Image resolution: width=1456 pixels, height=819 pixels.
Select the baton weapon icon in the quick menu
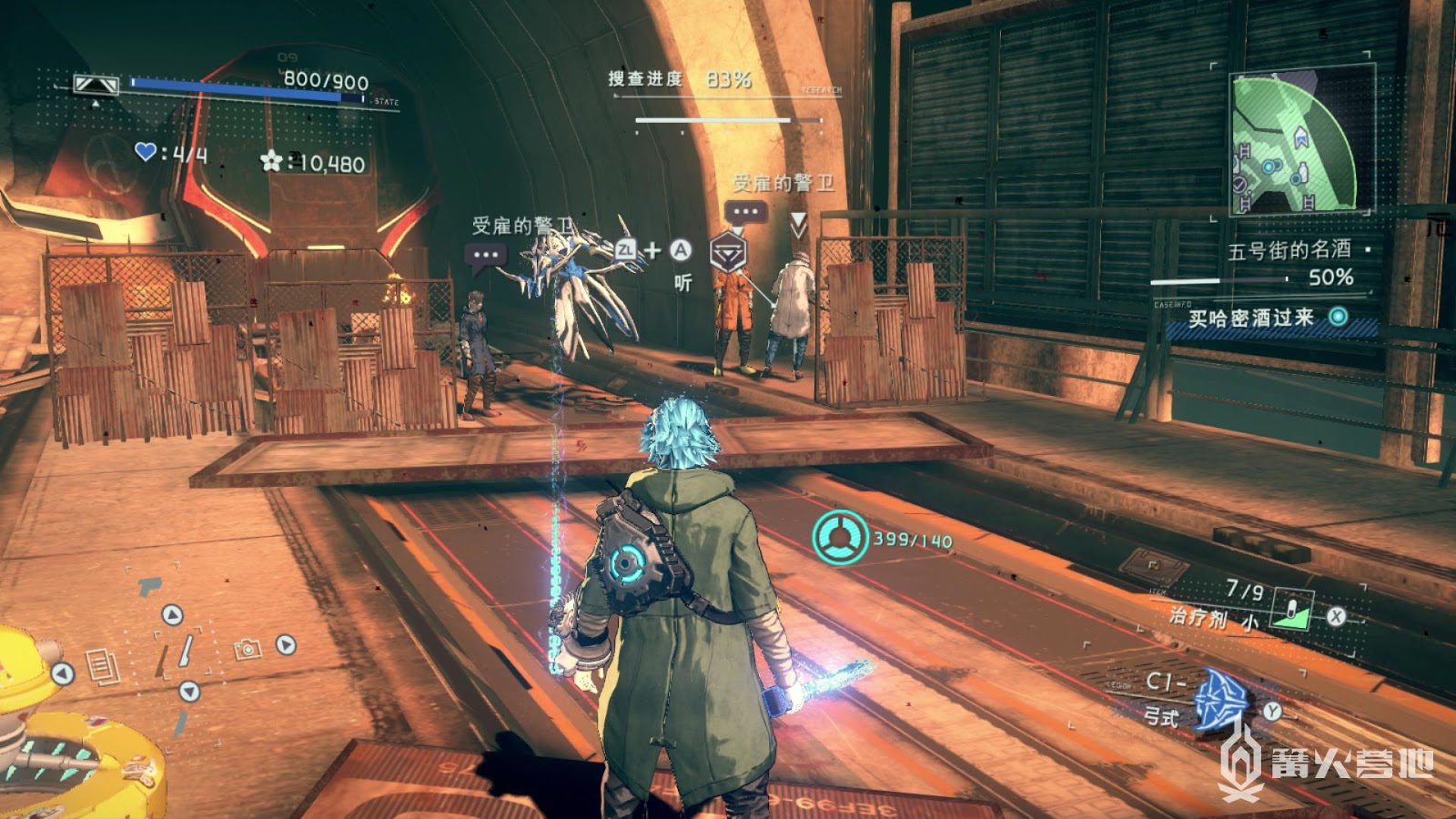click(185, 652)
